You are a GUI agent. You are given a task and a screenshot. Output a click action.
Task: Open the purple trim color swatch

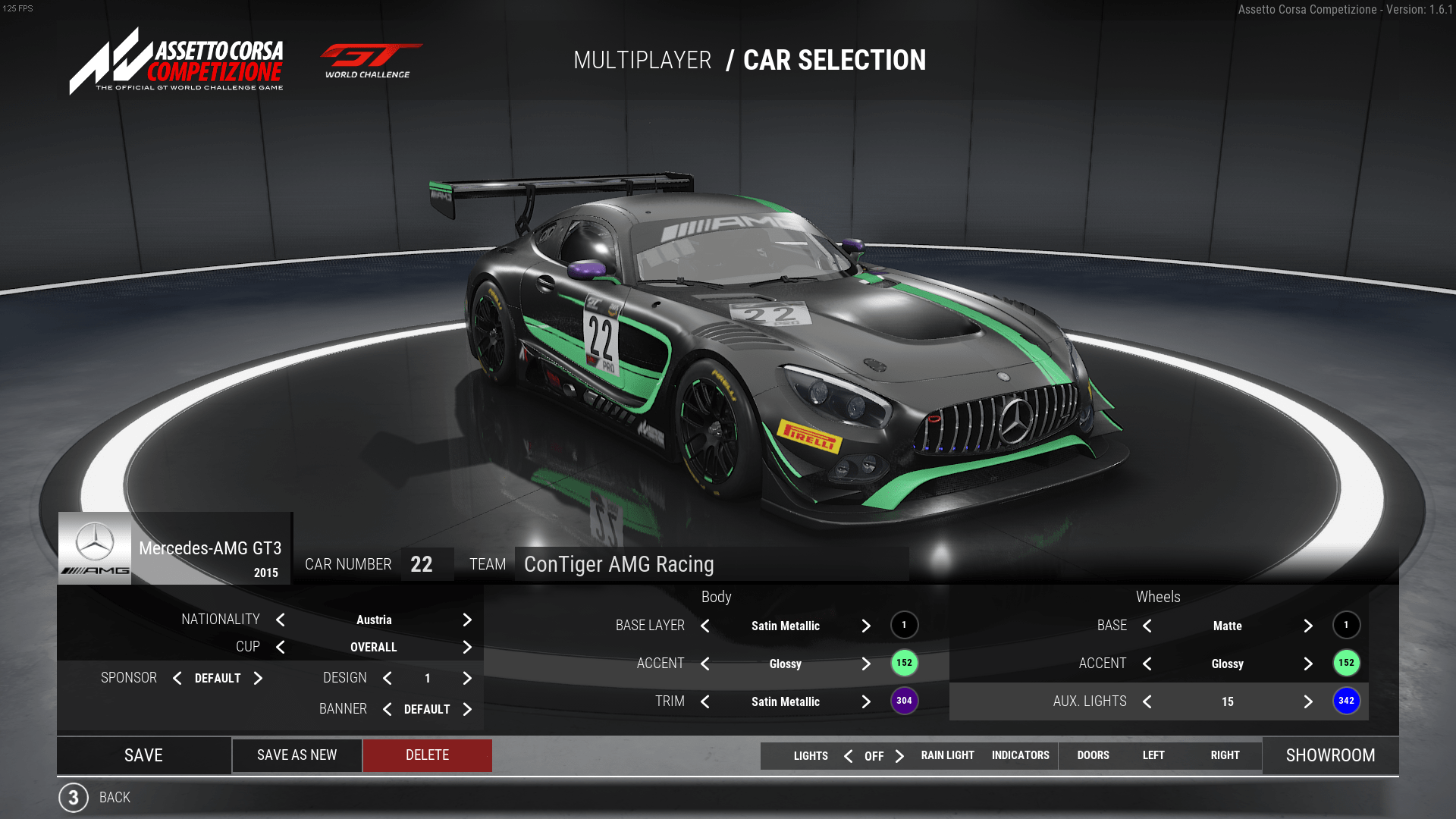(x=904, y=701)
